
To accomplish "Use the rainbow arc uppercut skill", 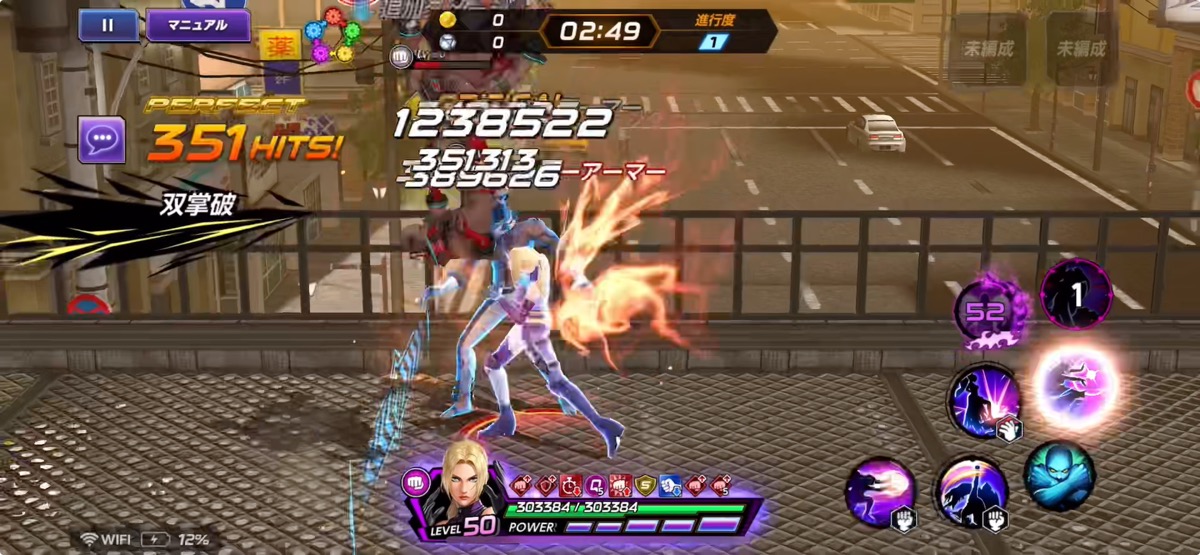I will point(972,491).
